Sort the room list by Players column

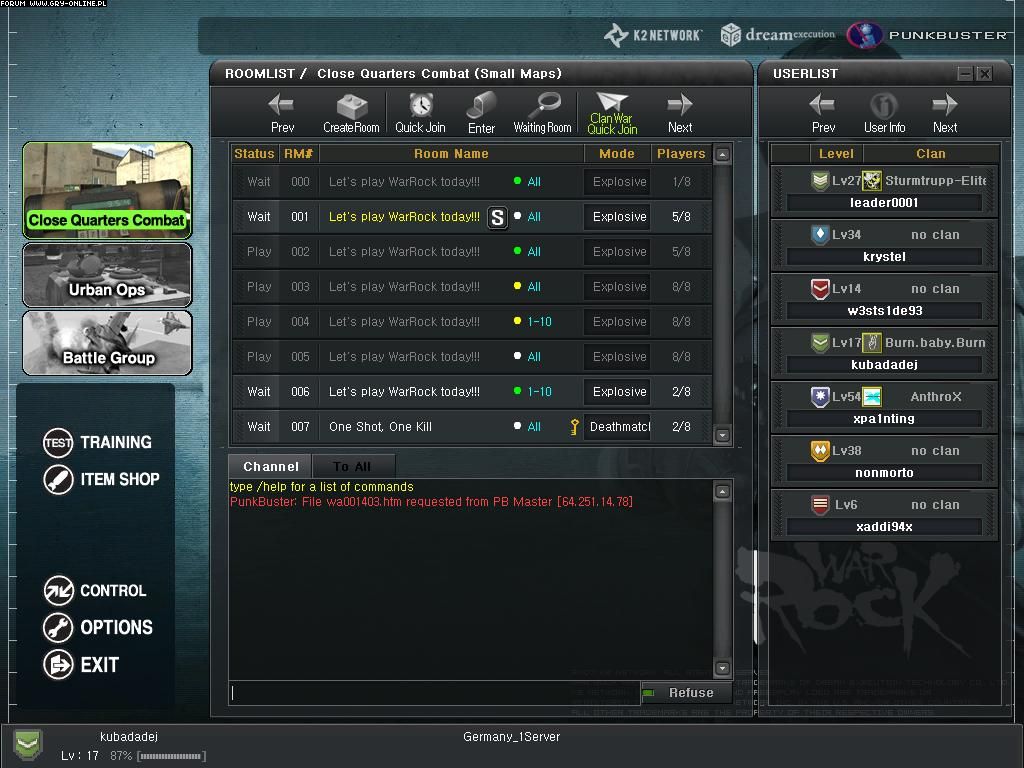tap(681, 154)
